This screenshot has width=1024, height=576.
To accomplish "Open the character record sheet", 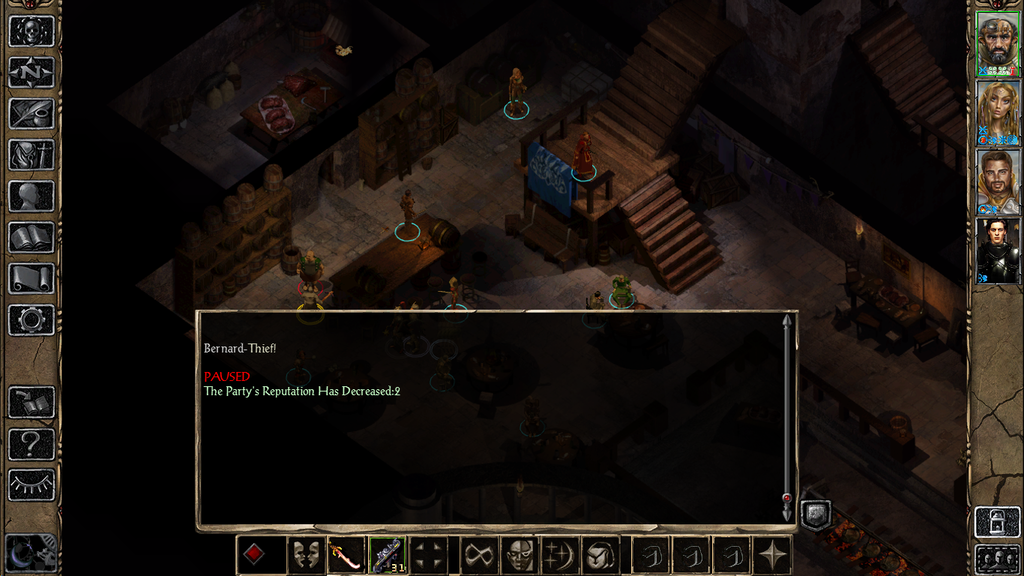I will (31, 196).
